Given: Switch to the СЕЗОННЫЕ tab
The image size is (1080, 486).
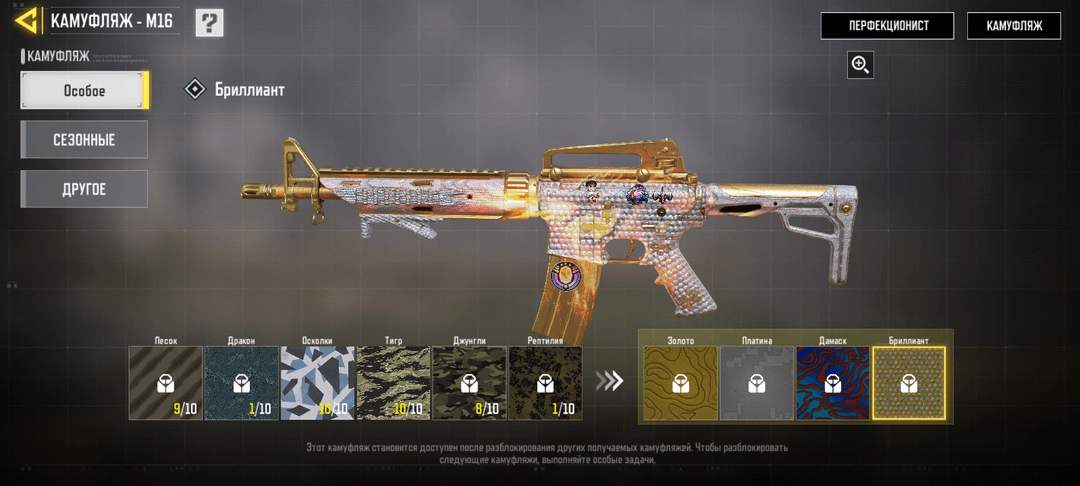Looking at the screenshot, I should pyautogui.click(x=84, y=140).
